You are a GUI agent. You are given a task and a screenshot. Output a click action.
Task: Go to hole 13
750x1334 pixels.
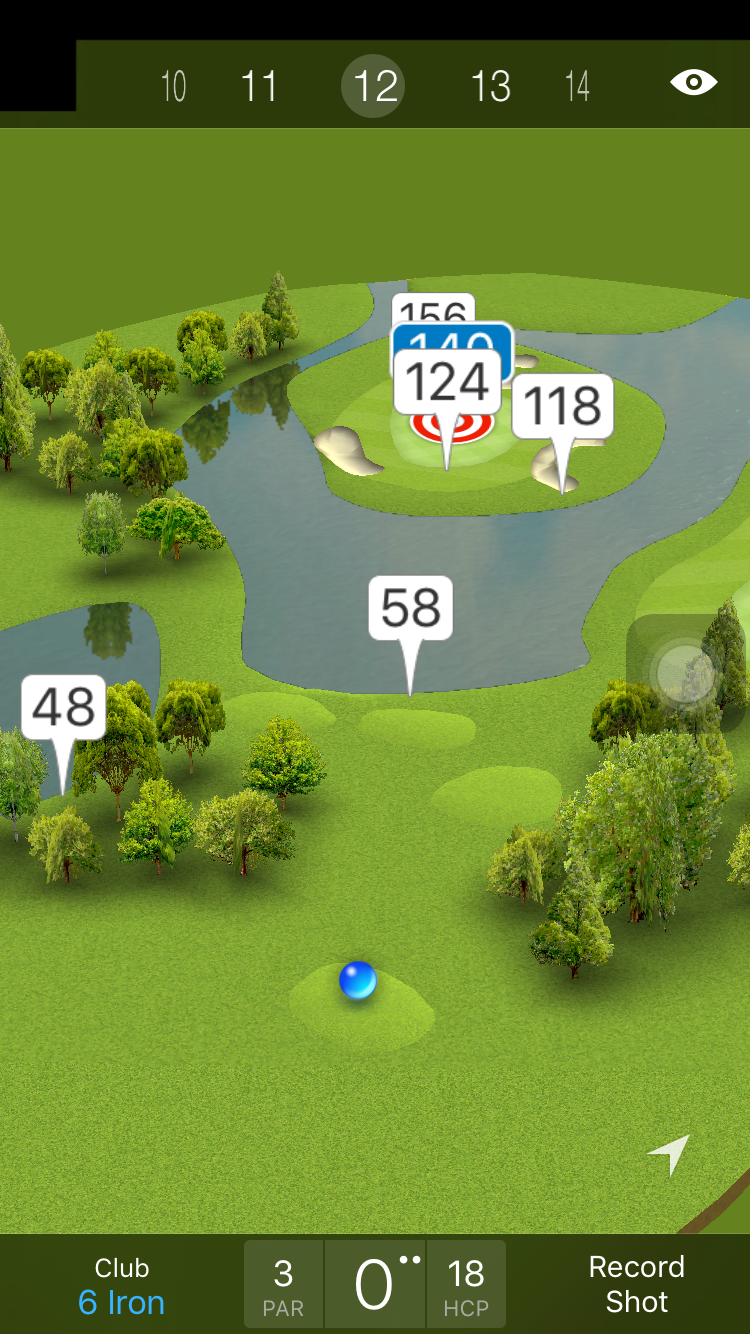tap(490, 86)
